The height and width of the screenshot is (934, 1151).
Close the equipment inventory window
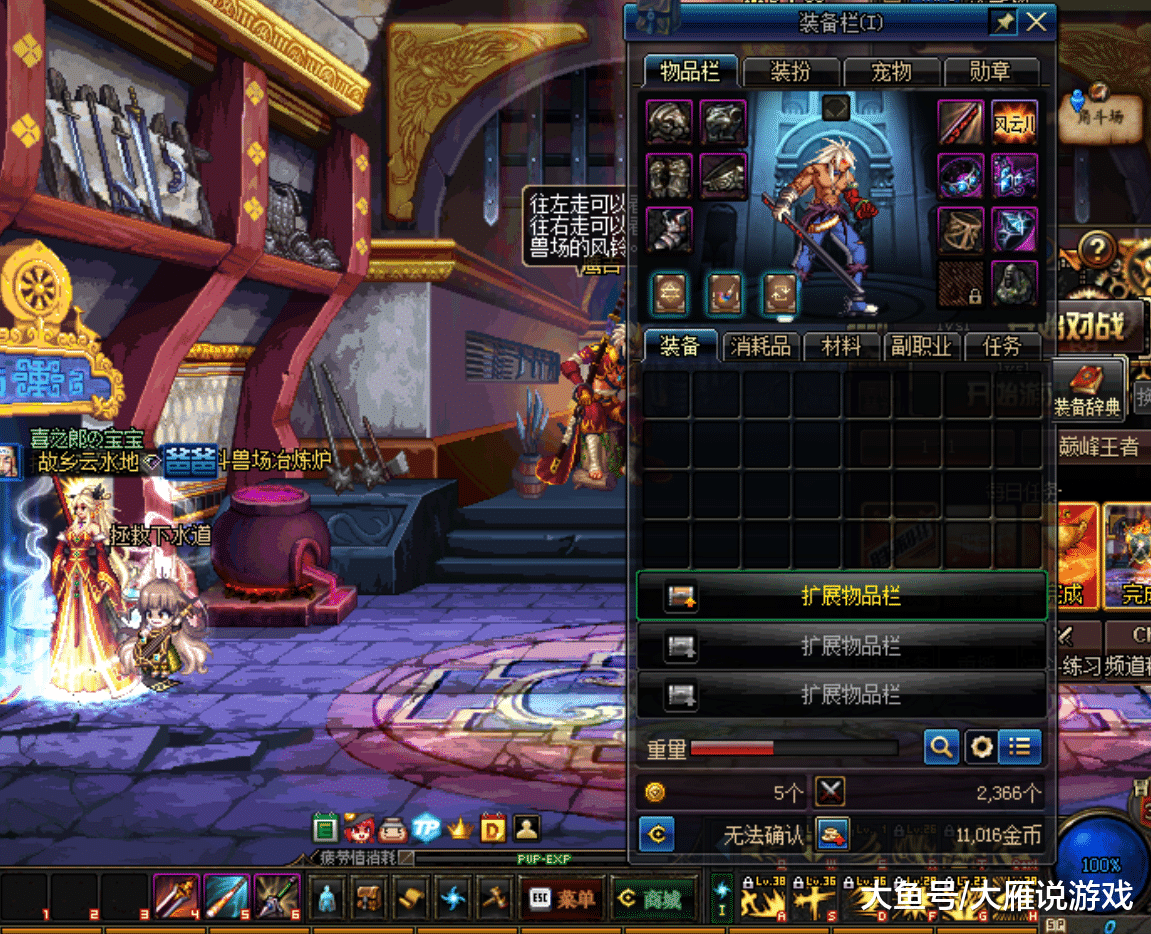1037,22
